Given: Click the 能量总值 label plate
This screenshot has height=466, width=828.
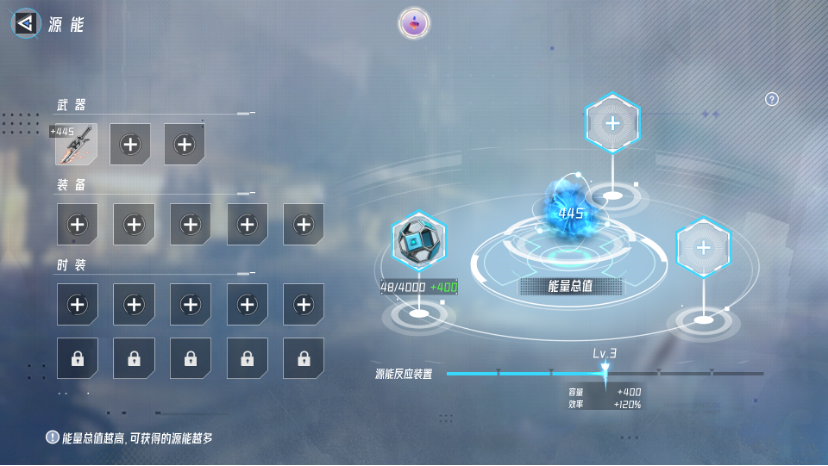Looking at the screenshot, I should pyautogui.click(x=571, y=286).
